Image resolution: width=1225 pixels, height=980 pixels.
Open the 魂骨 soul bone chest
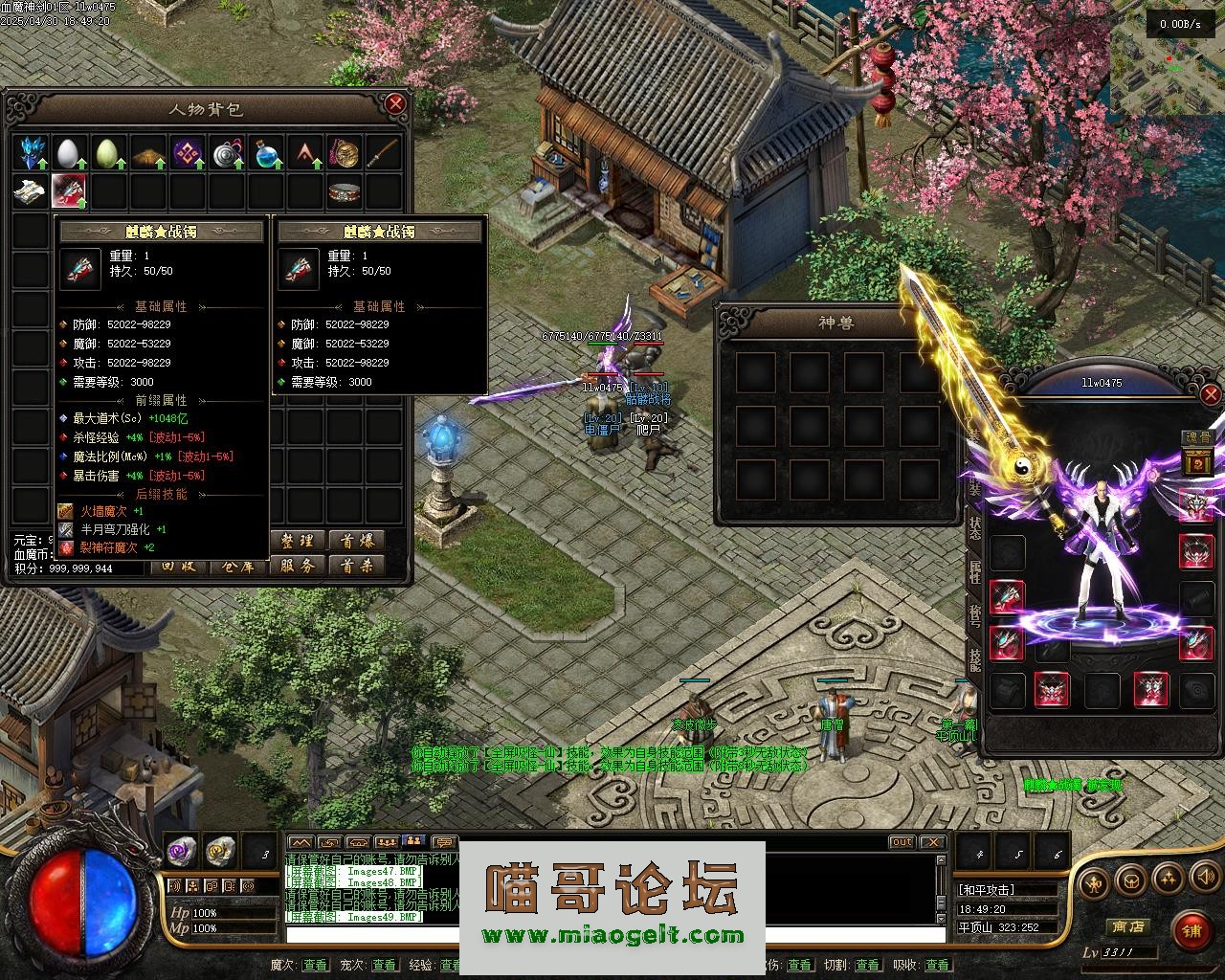1196,463
